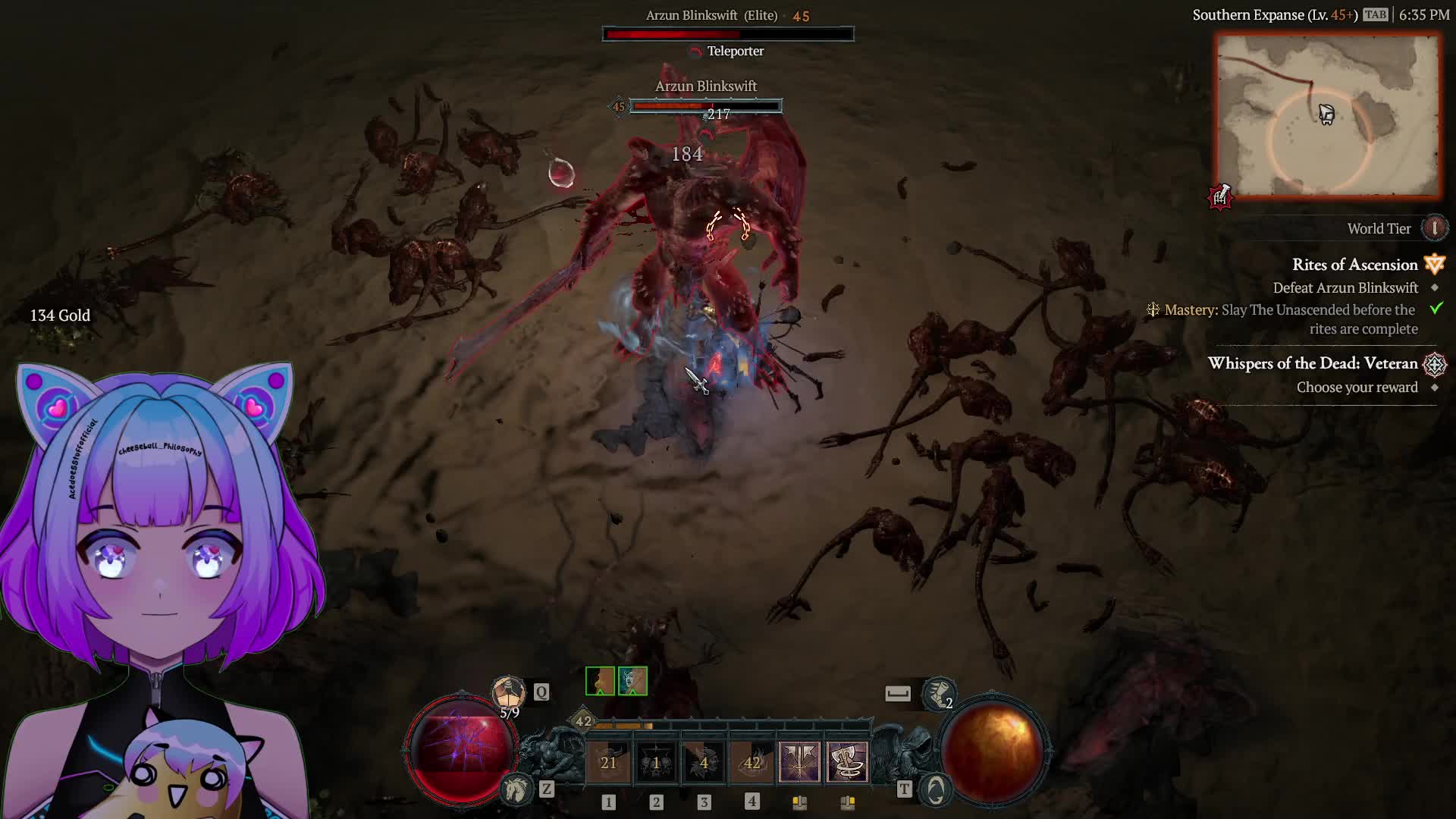
Task: Select the teal-faced buff icon
Action: tap(632, 681)
